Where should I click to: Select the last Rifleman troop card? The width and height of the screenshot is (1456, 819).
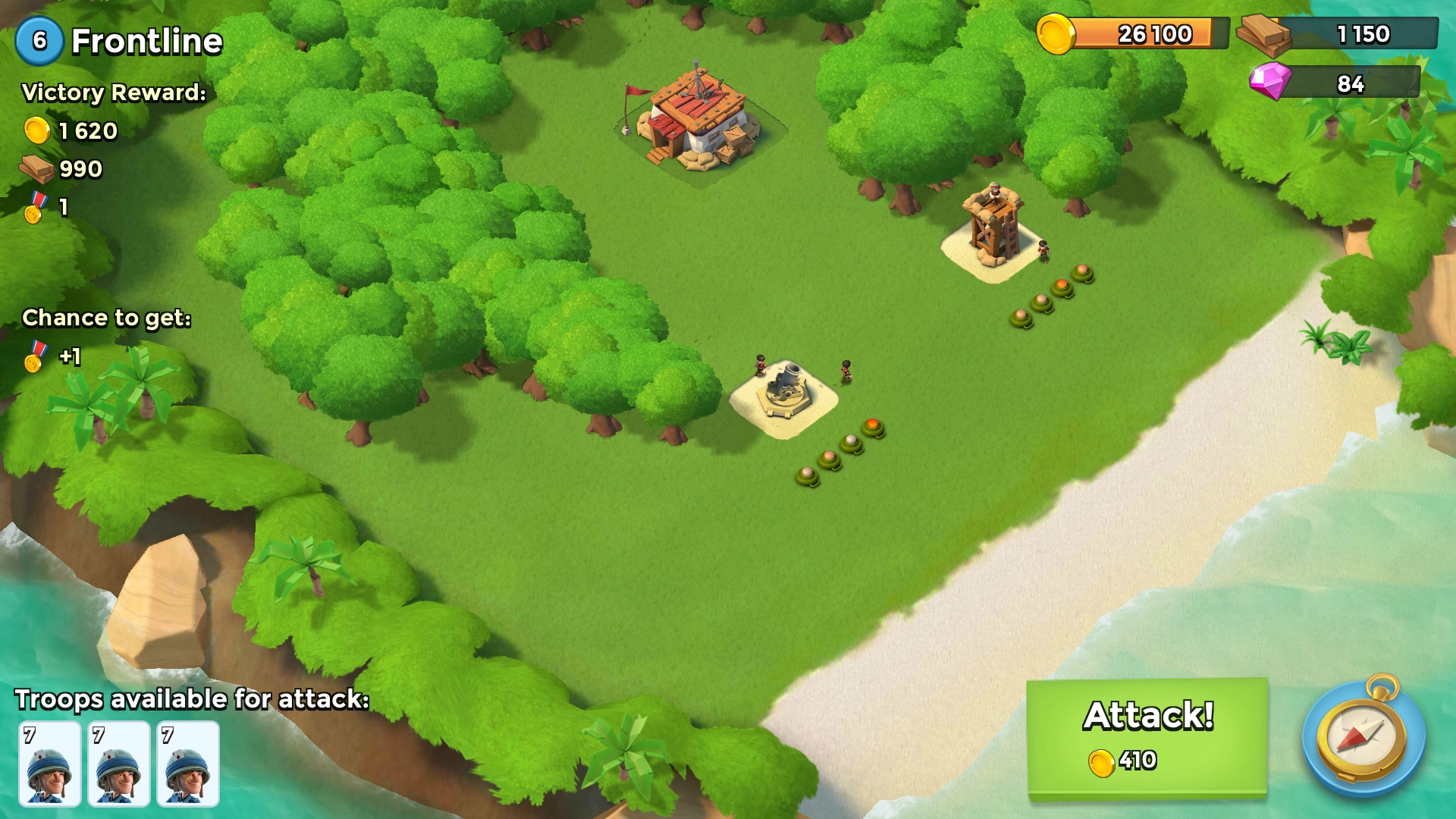click(188, 762)
